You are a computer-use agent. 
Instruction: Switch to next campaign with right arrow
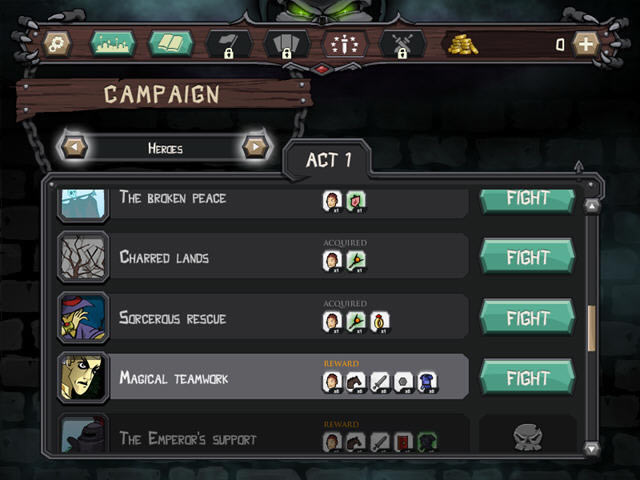coord(256,148)
